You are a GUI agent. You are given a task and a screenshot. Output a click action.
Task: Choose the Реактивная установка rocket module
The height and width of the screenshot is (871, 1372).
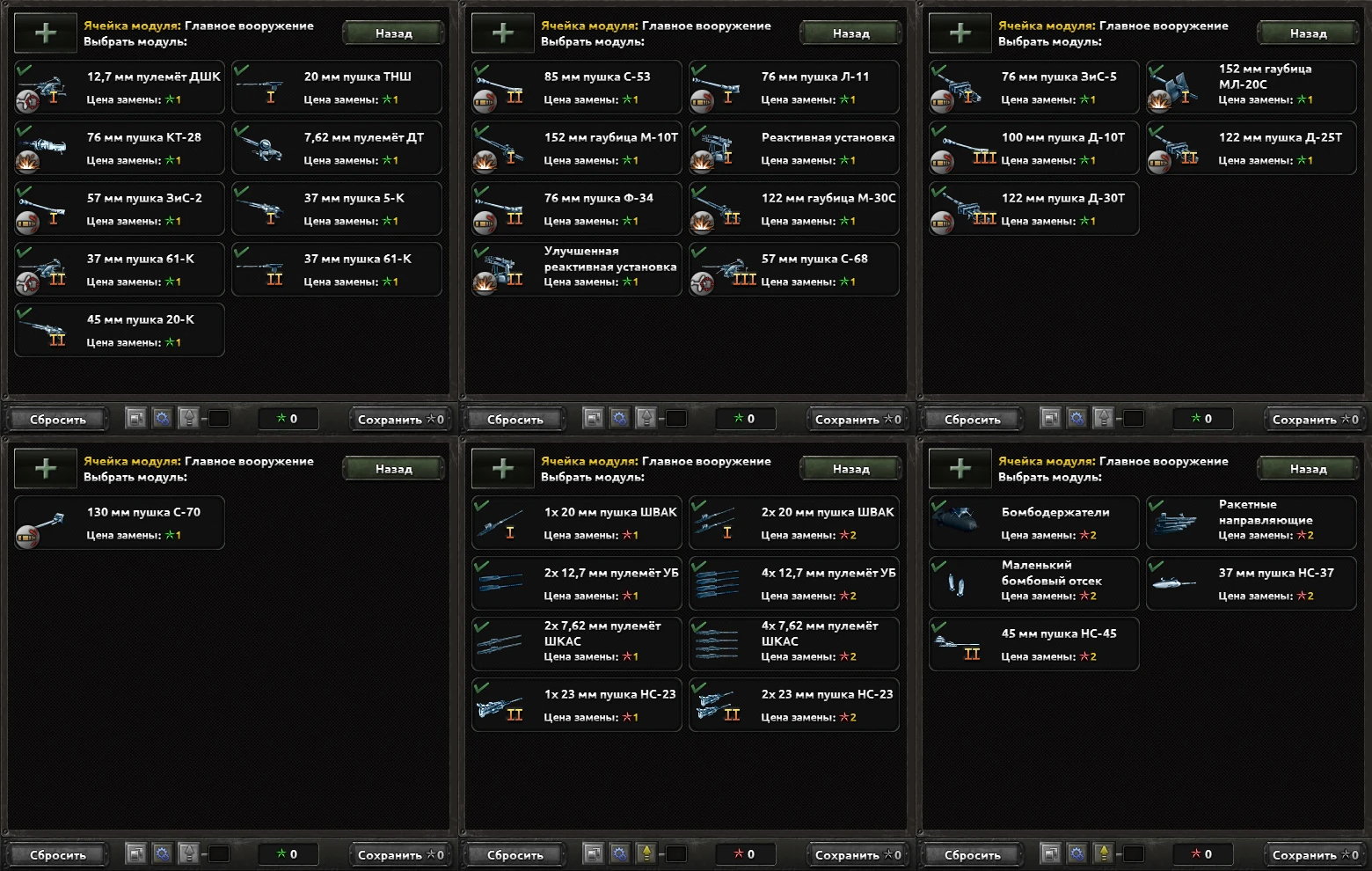[x=793, y=148]
